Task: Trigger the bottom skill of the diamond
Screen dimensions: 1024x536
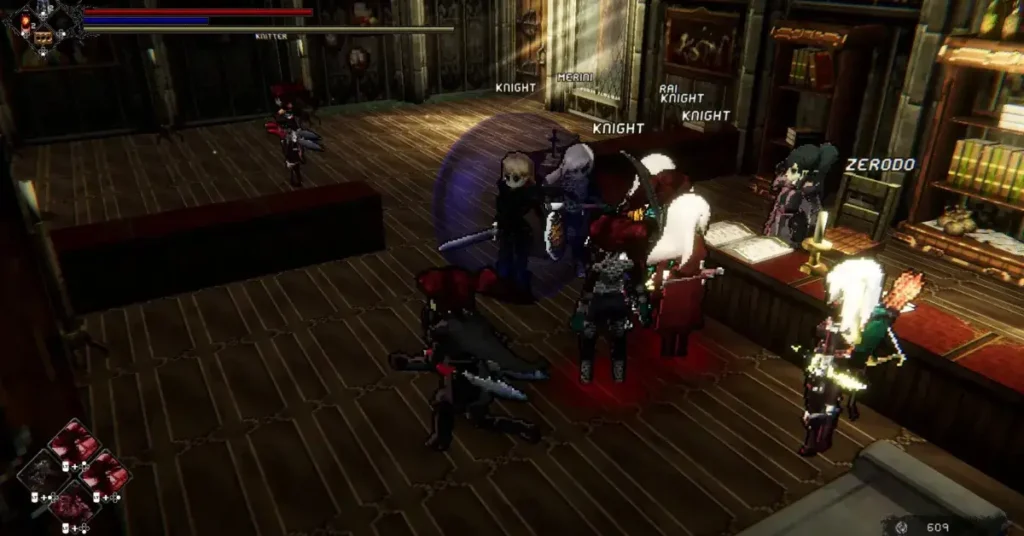Action: (x=74, y=503)
